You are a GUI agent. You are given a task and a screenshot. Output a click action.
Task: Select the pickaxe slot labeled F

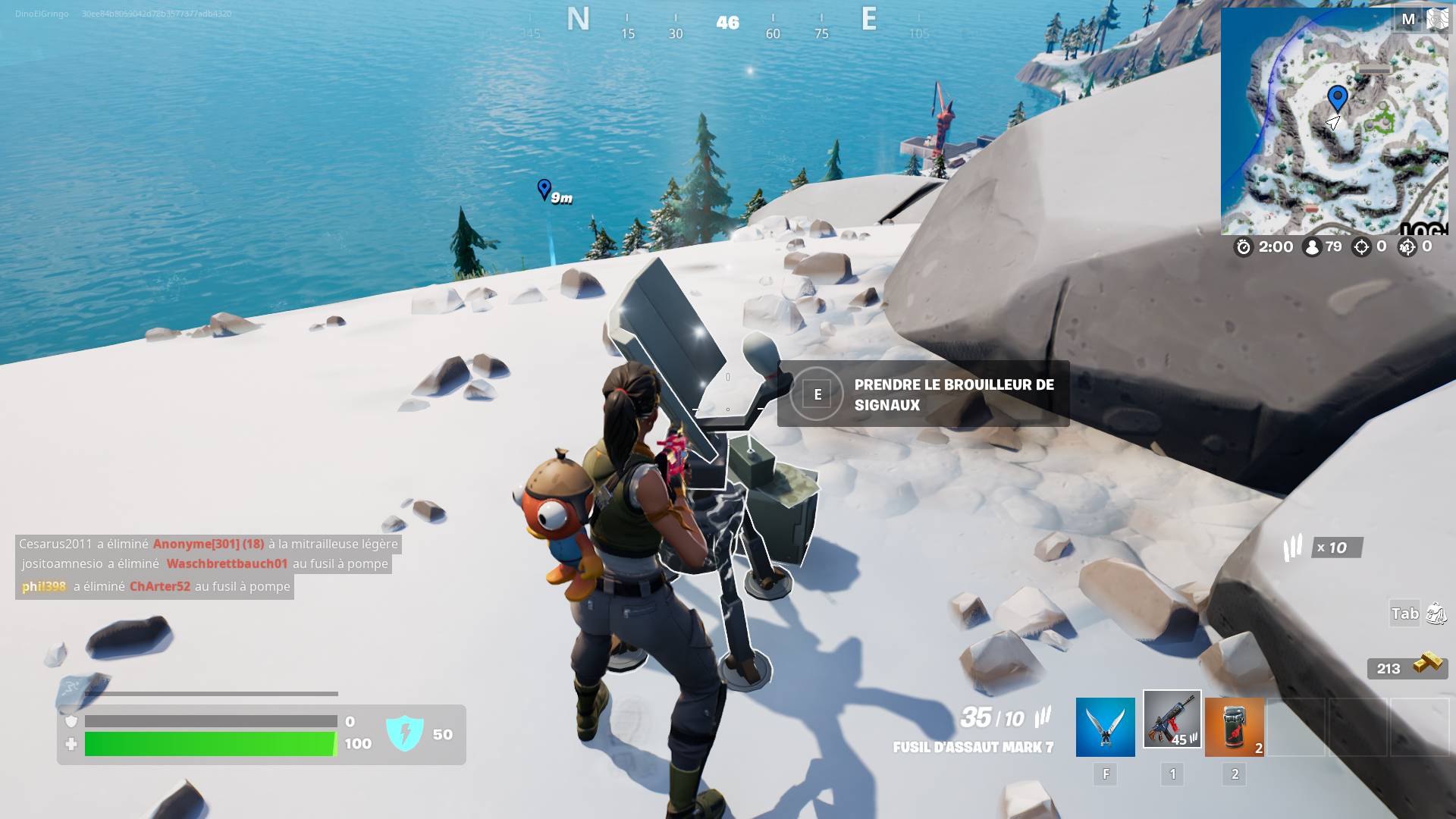click(1105, 726)
